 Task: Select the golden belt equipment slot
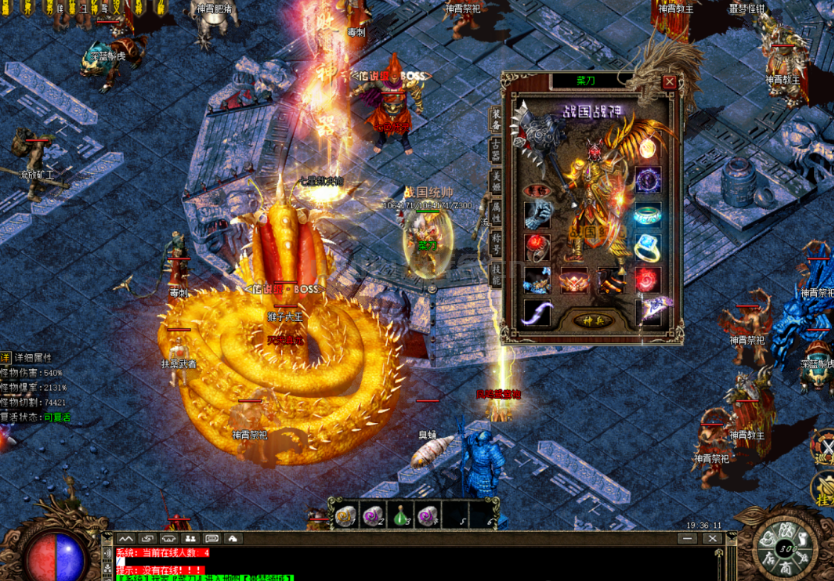pos(574,281)
